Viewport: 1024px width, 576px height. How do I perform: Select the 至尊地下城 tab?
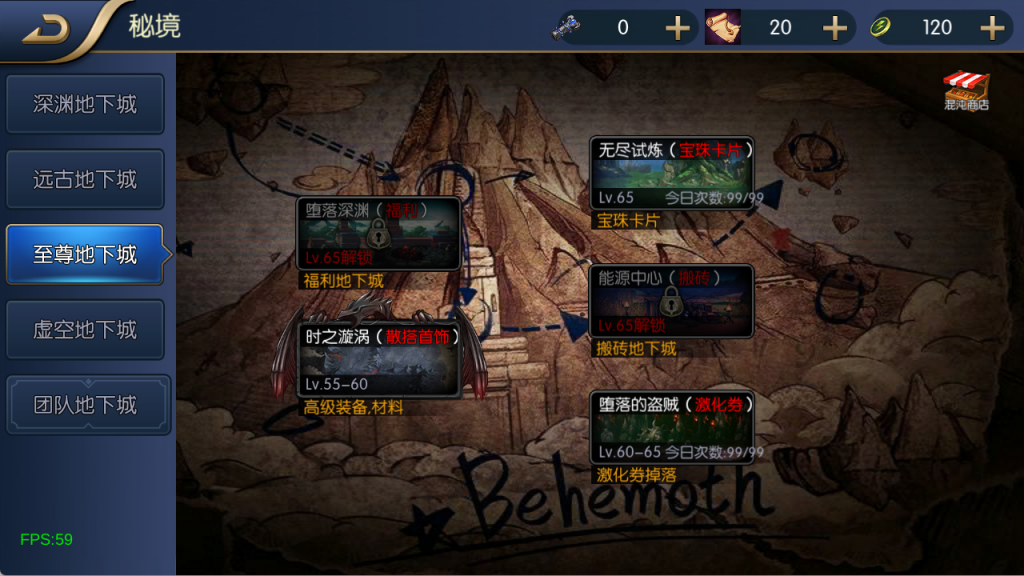click(x=85, y=255)
